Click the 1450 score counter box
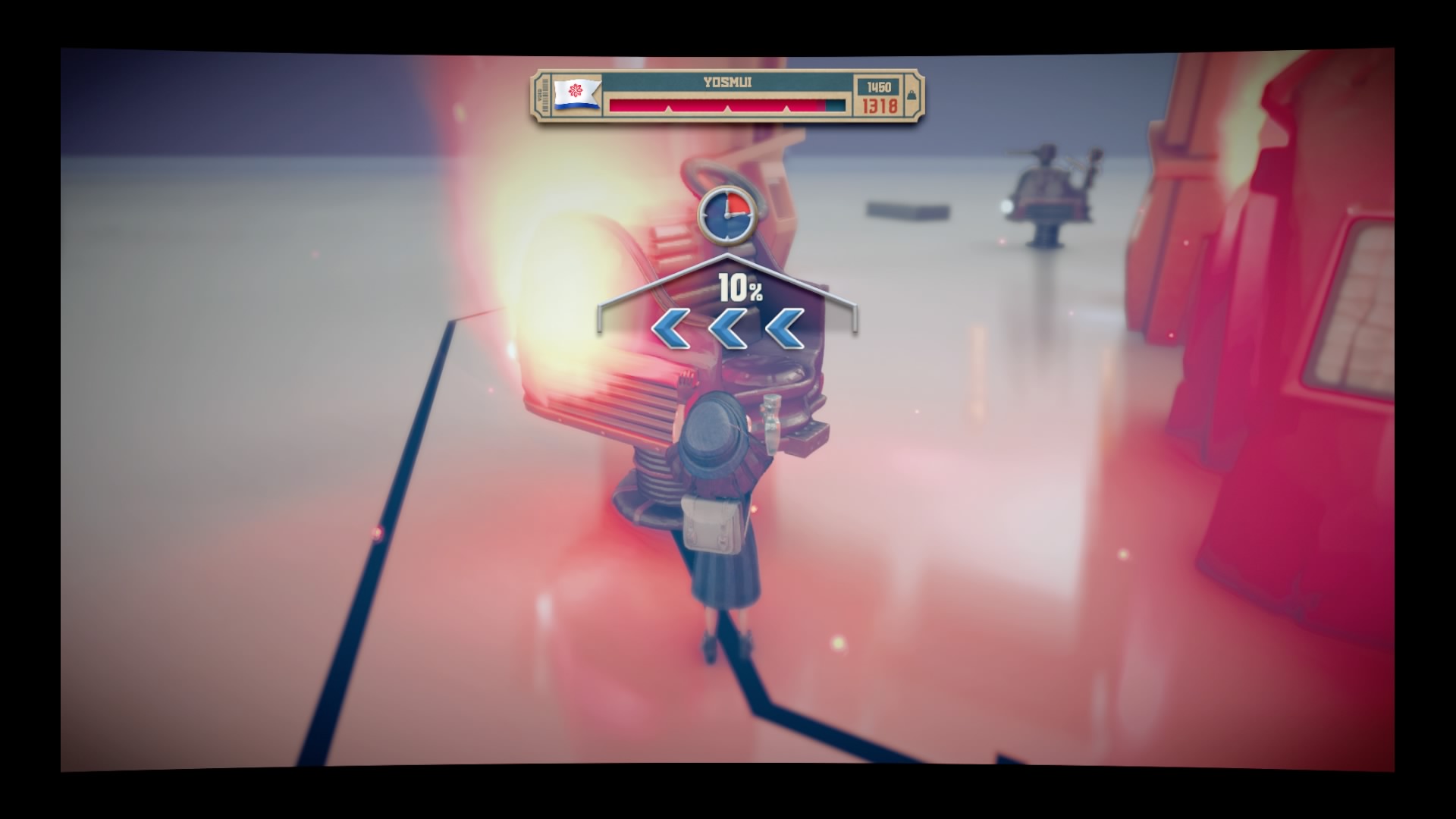1456x819 pixels. point(877,86)
